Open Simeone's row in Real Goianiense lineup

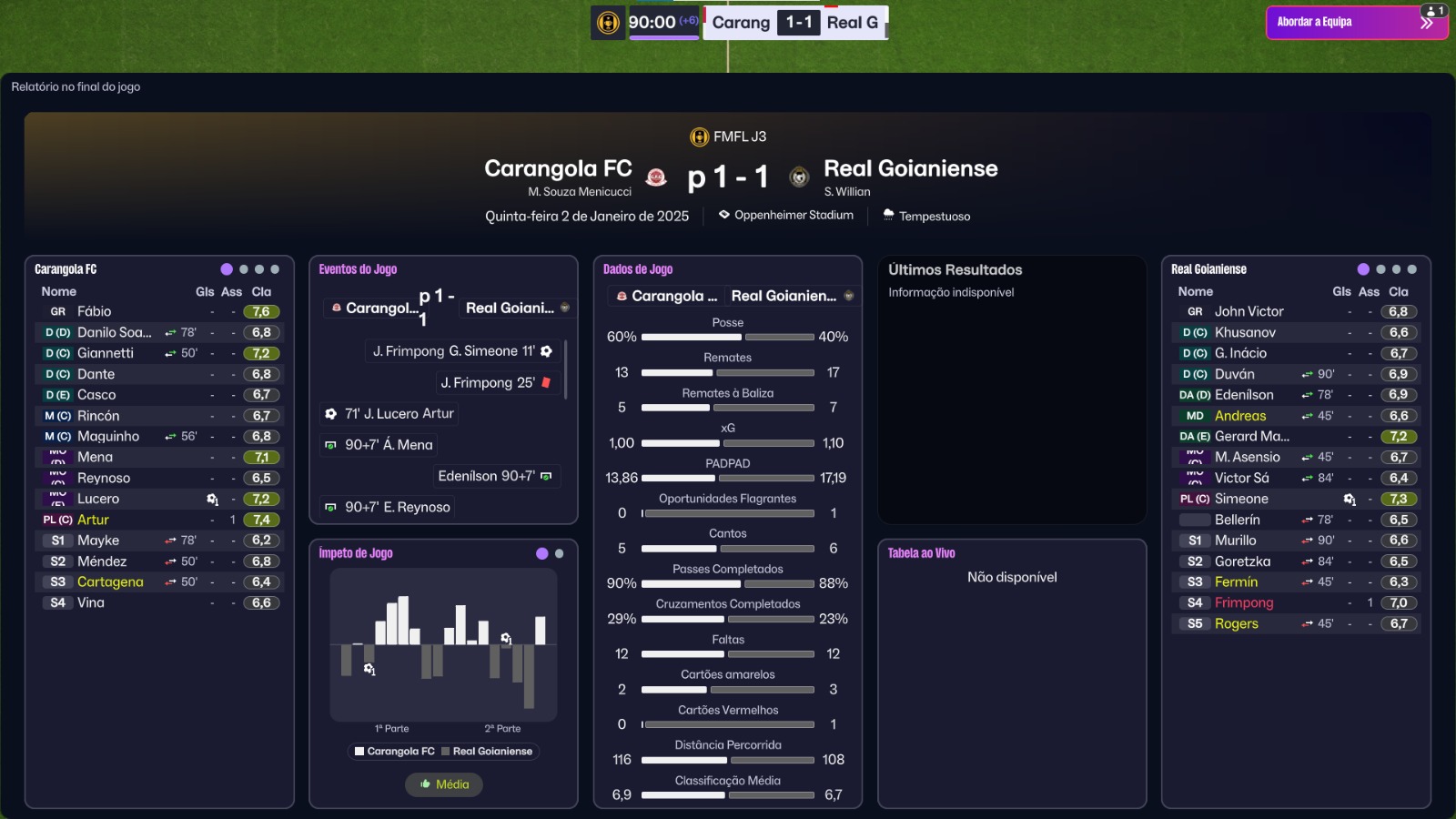pyautogui.click(x=1241, y=499)
